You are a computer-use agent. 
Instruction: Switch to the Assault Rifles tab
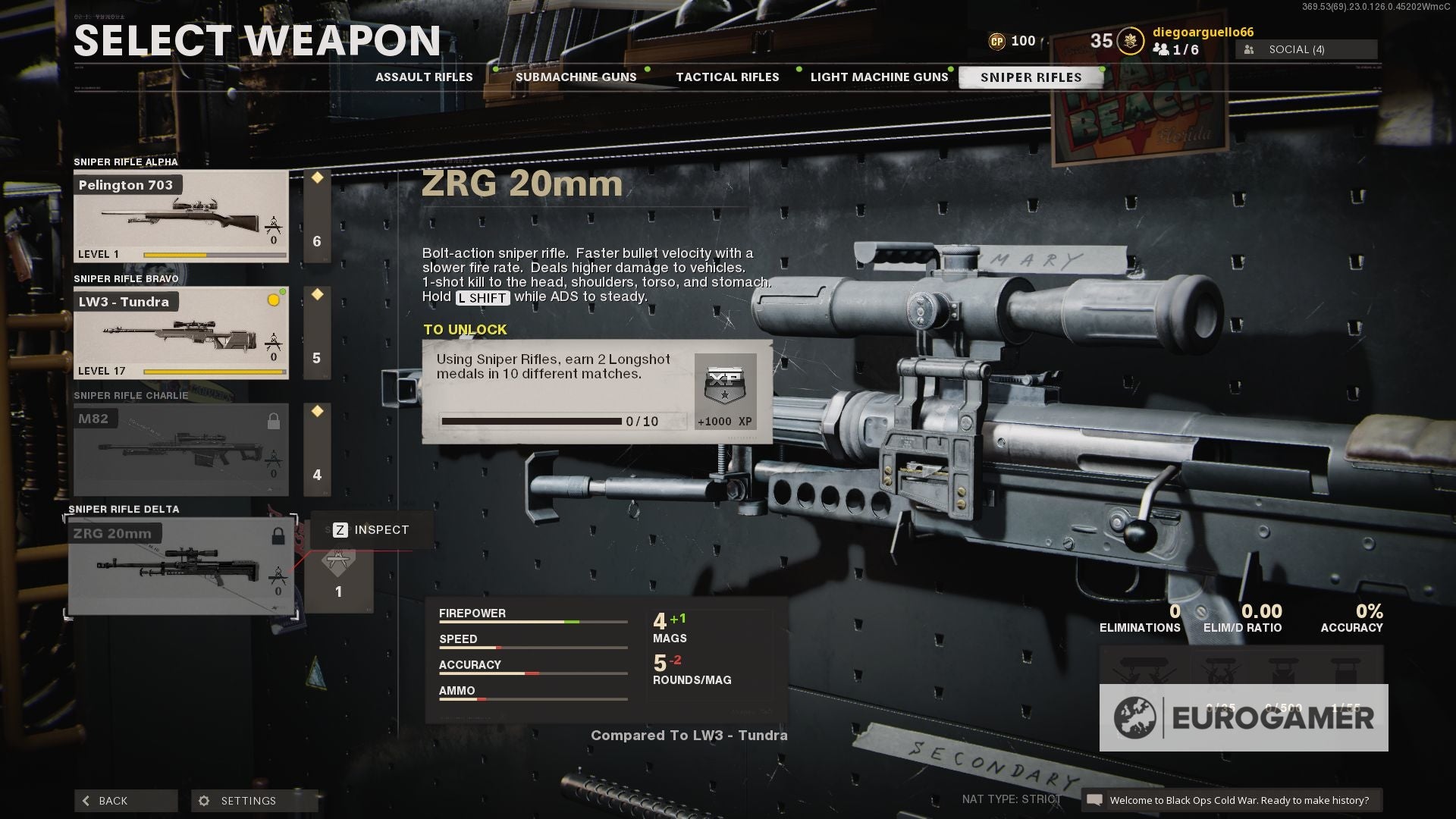pos(423,77)
